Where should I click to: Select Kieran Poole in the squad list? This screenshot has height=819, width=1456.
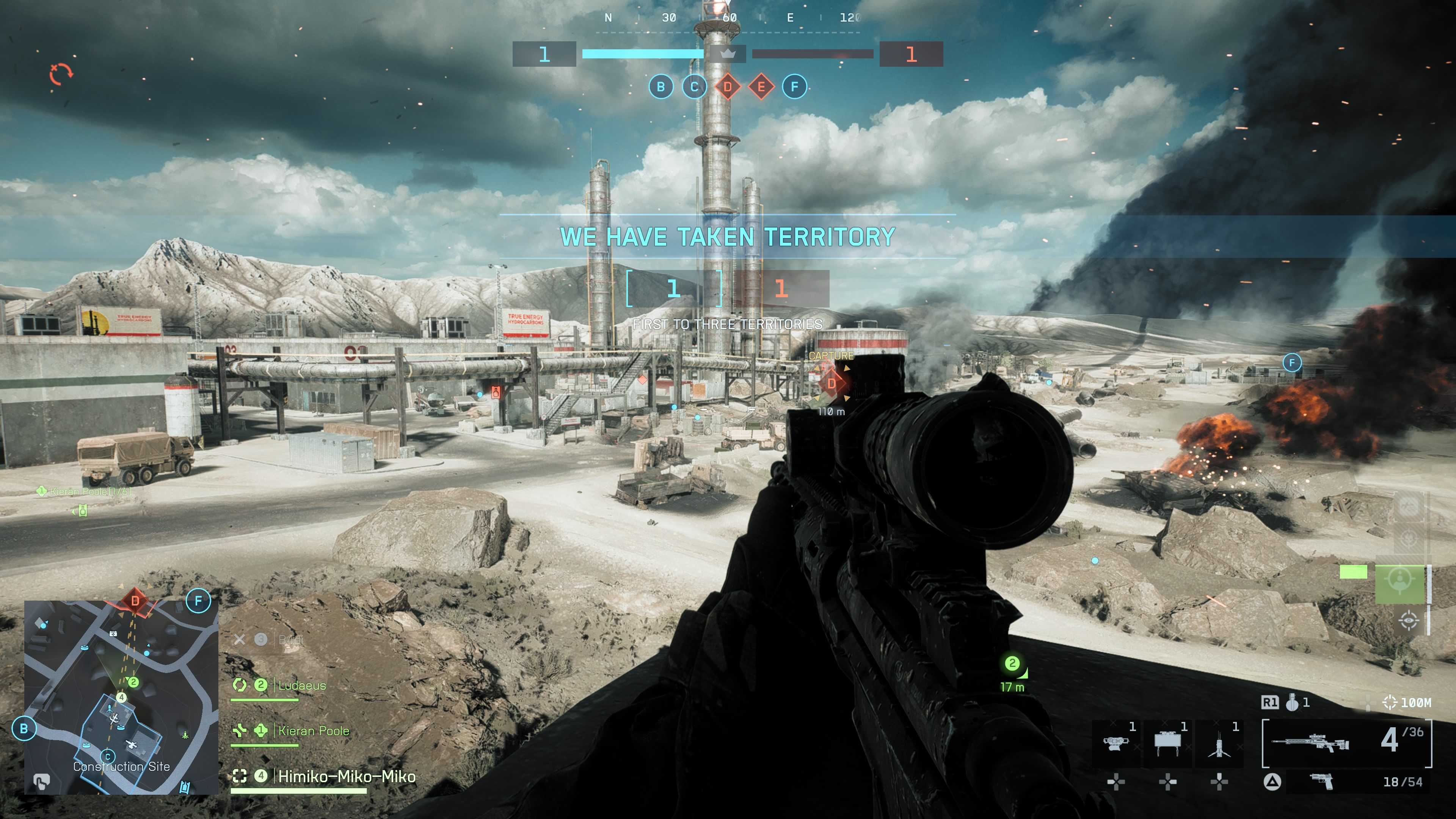coord(314,731)
